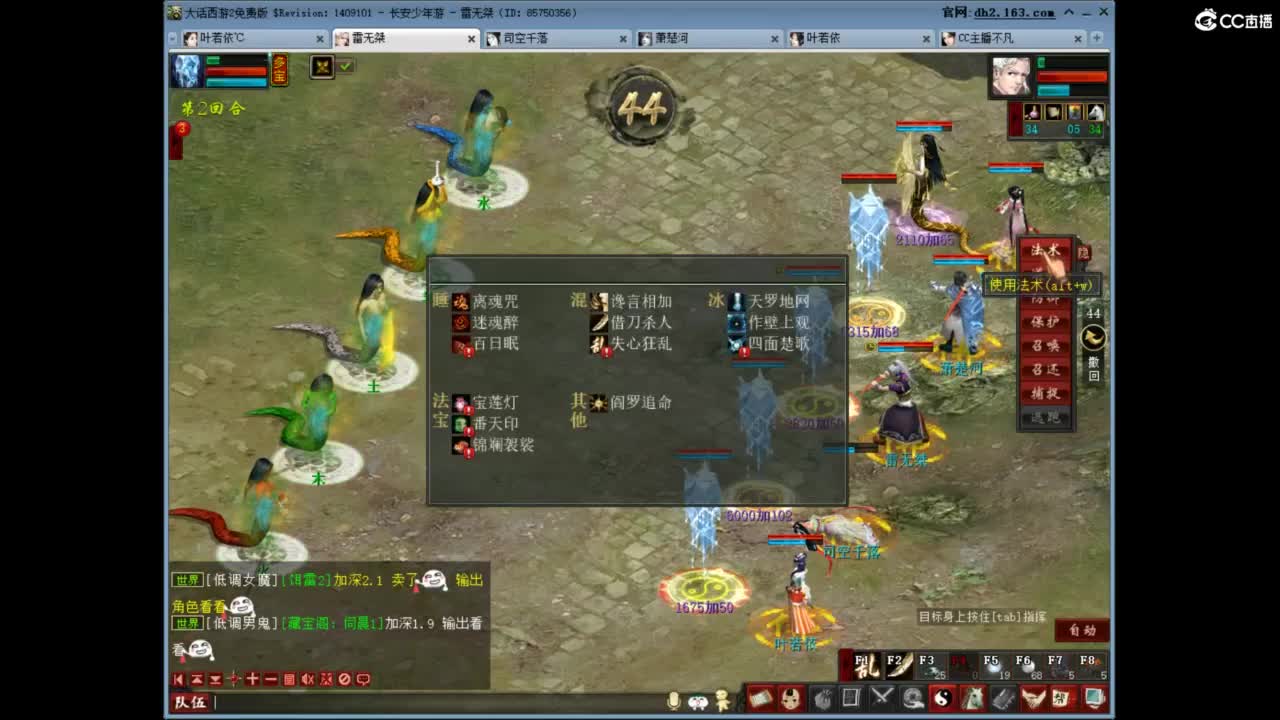
Task: Collapse the chat panel with its arrow control
Action: [178, 679]
